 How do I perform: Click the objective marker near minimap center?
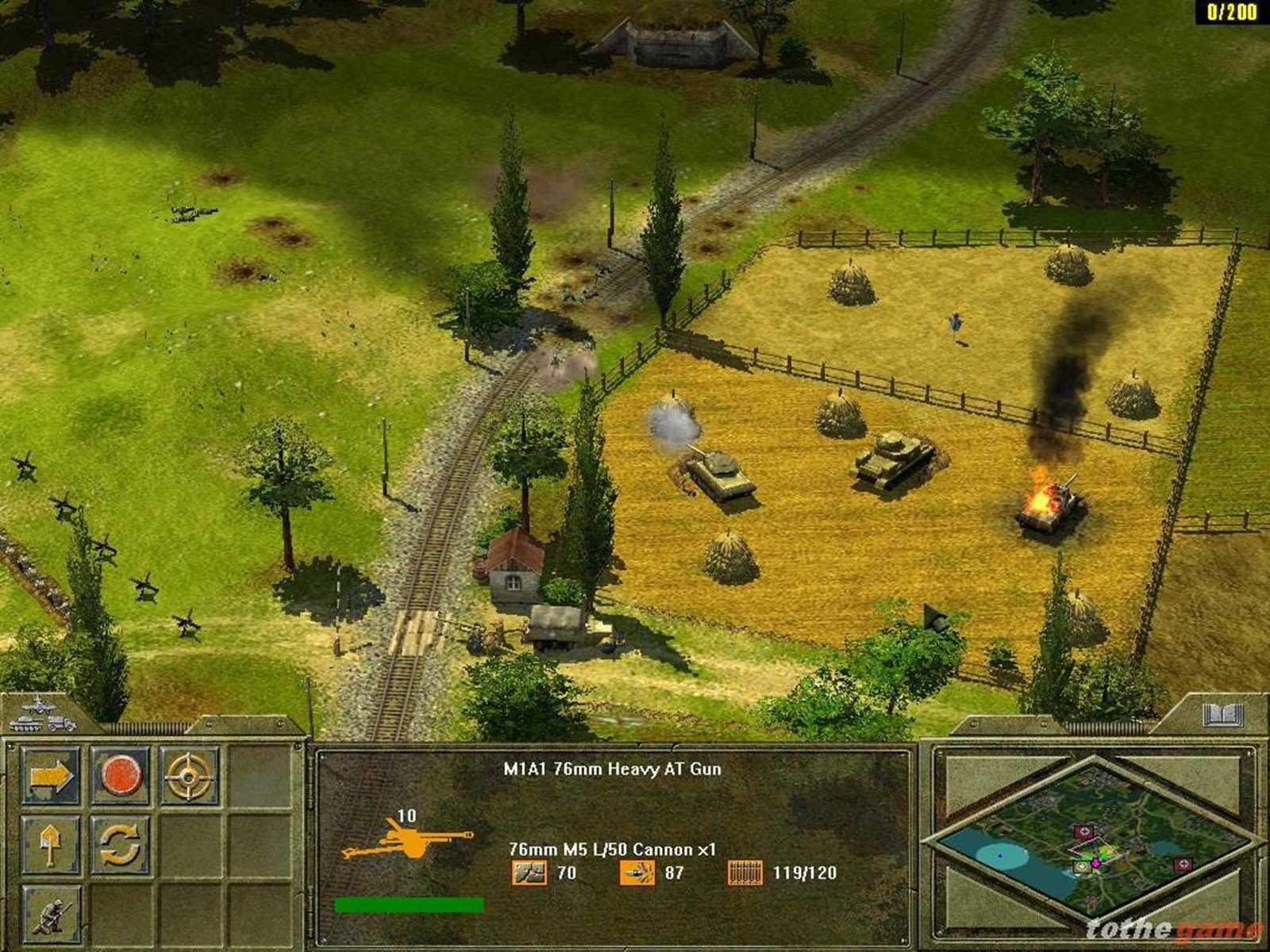coord(1084,831)
